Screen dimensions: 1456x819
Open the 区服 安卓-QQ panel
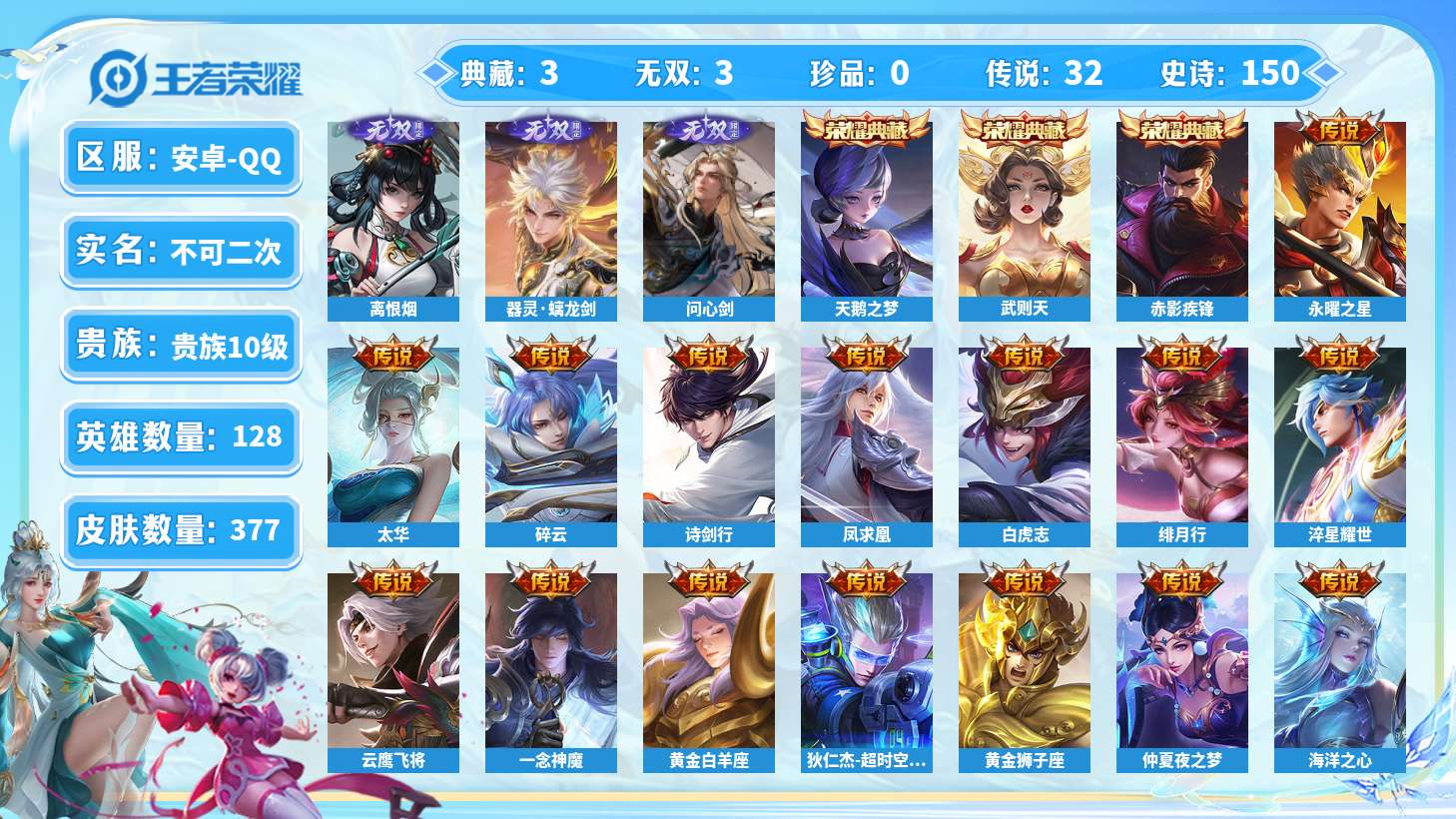(181, 157)
